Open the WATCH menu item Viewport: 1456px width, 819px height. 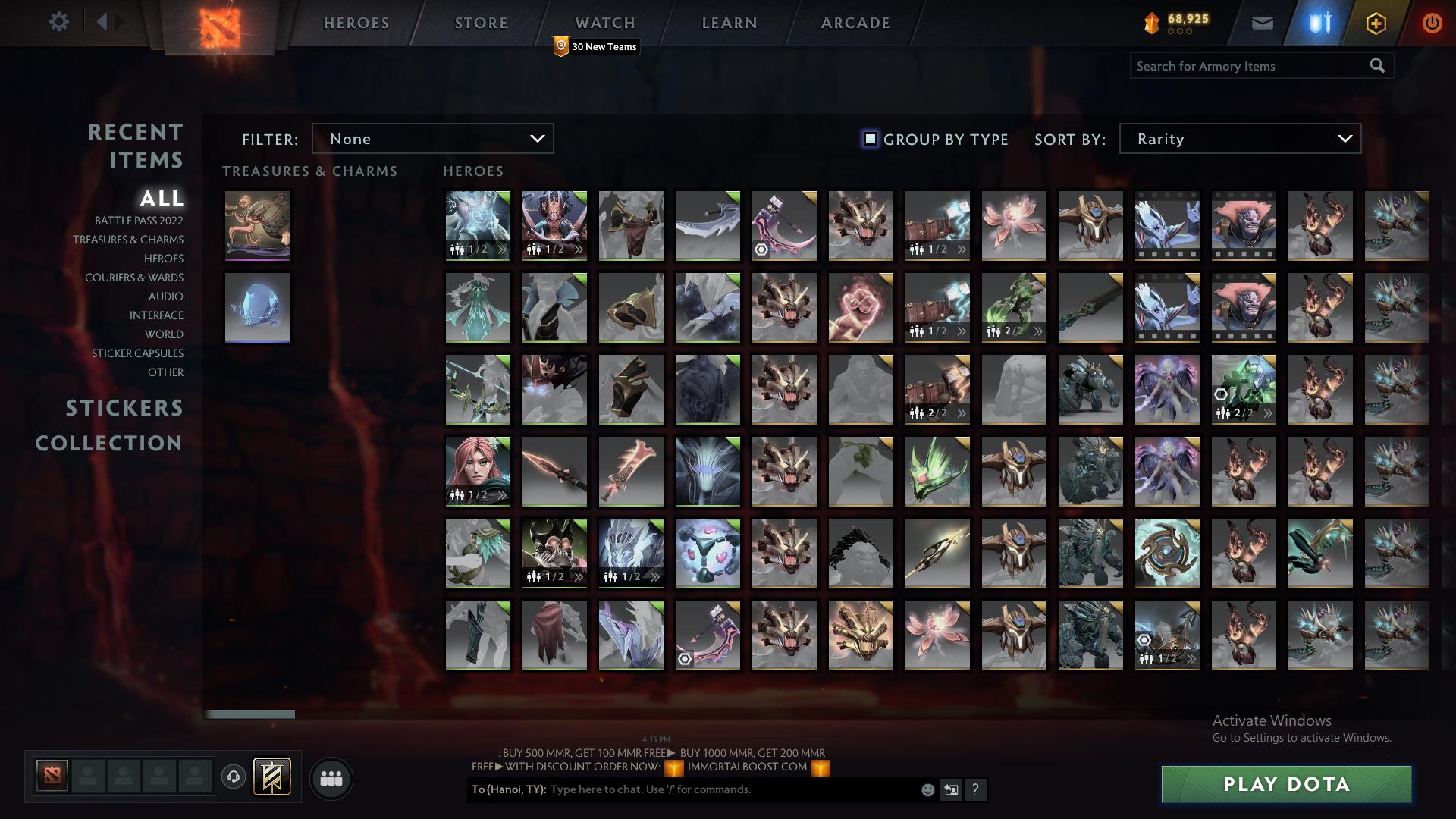(x=604, y=23)
